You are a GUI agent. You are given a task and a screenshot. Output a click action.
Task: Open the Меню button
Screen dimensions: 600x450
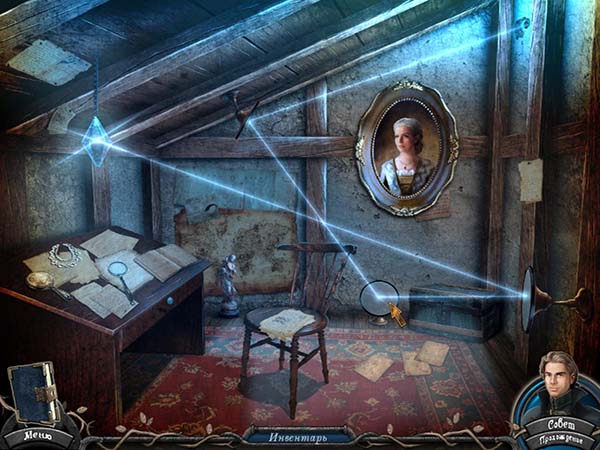tap(37, 435)
